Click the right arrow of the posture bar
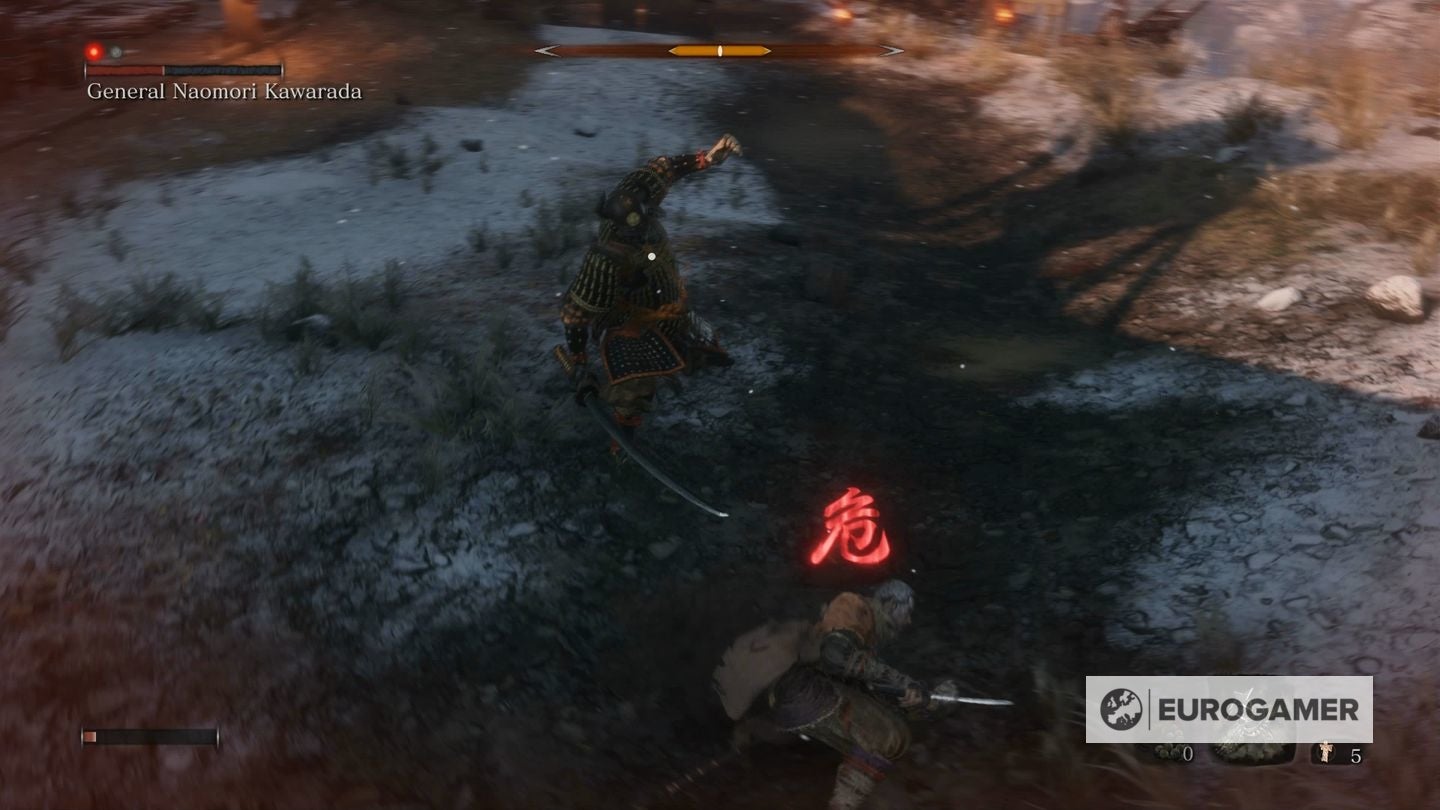Screen dimensions: 1440x810 coord(890,49)
